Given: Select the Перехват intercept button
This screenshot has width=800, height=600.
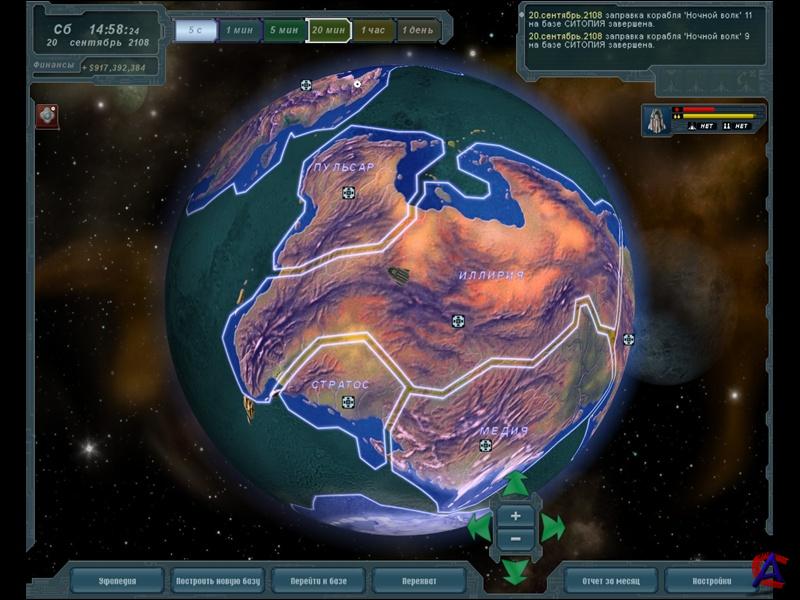Looking at the screenshot, I should click(x=417, y=580).
